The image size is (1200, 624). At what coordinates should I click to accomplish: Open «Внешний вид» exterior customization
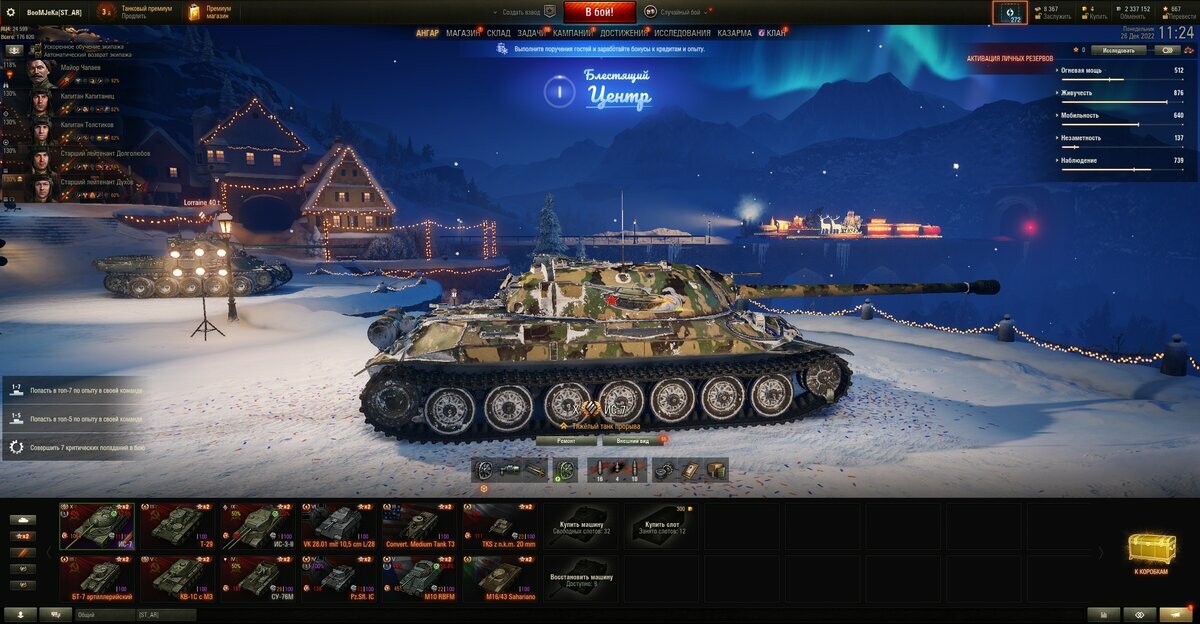point(632,440)
